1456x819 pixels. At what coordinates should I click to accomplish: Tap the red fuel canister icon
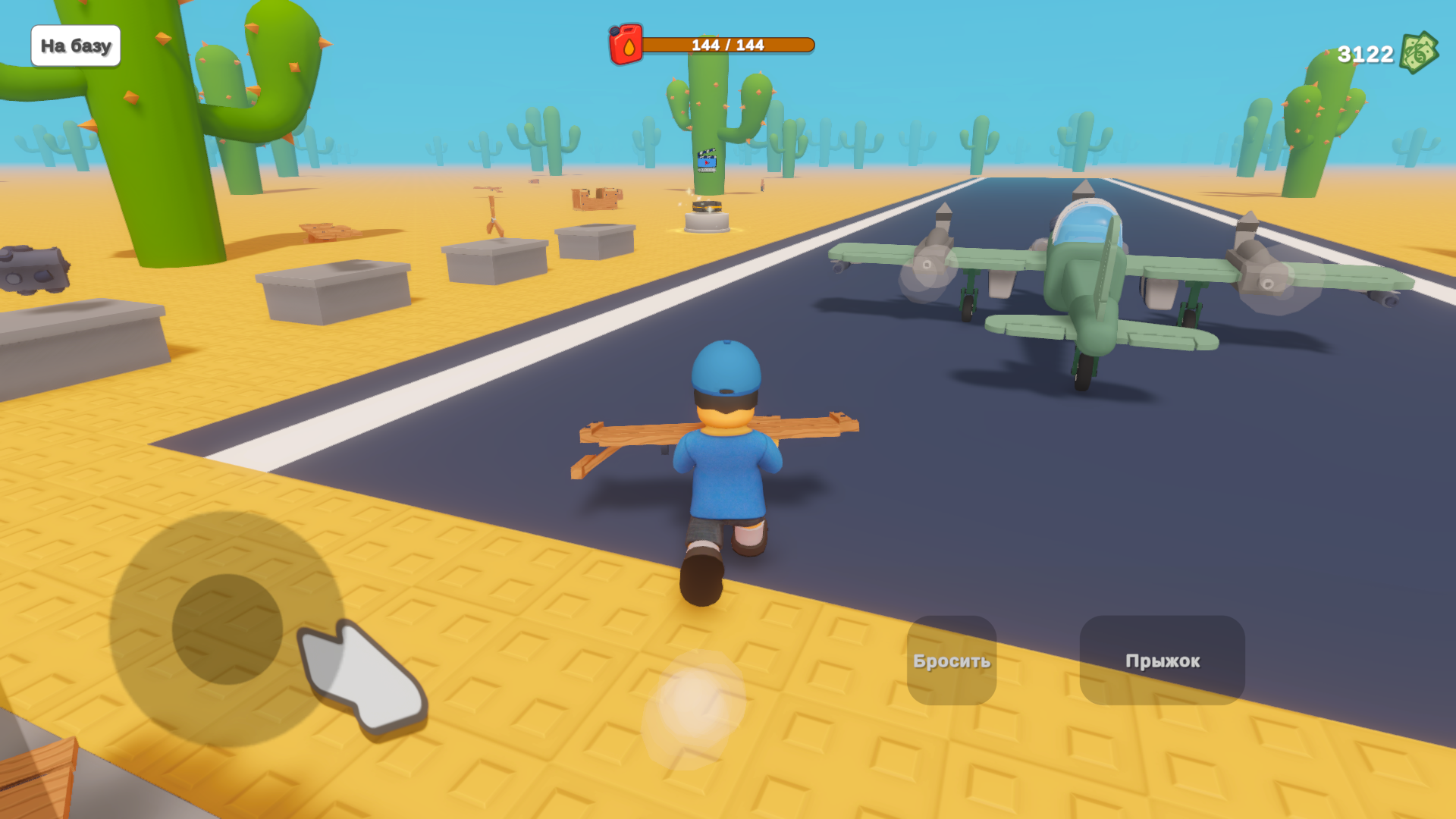[x=624, y=45]
